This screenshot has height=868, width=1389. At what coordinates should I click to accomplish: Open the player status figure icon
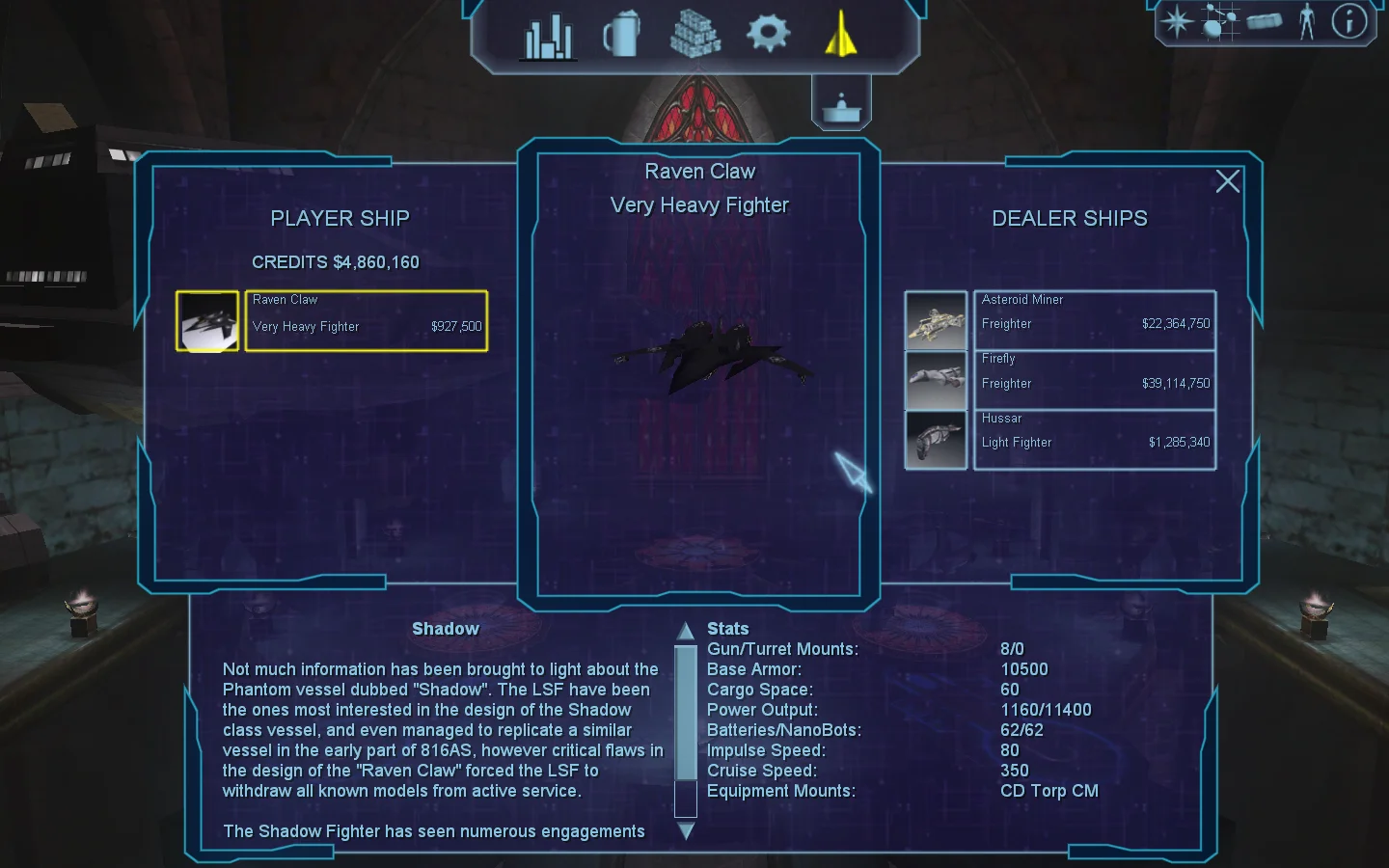click(x=1306, y=21)
